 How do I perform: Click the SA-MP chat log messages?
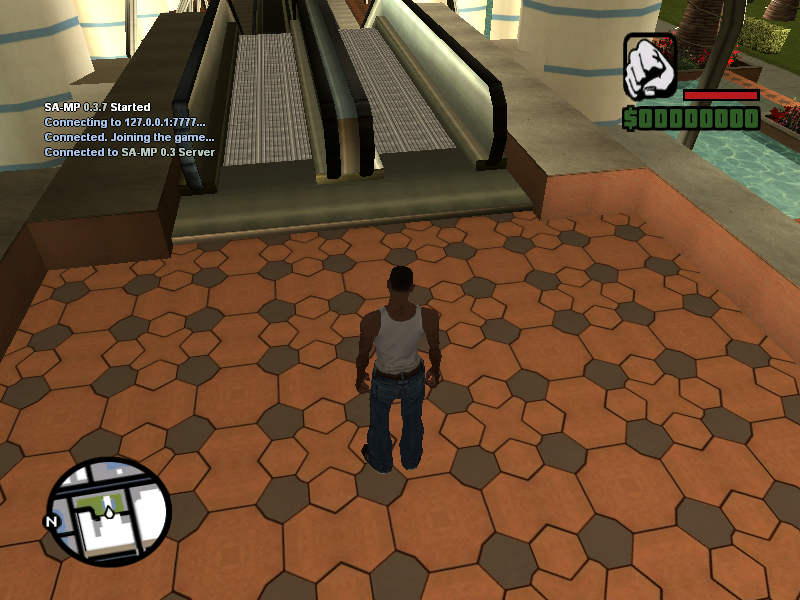pyautogui.click(x=129, y=130)
